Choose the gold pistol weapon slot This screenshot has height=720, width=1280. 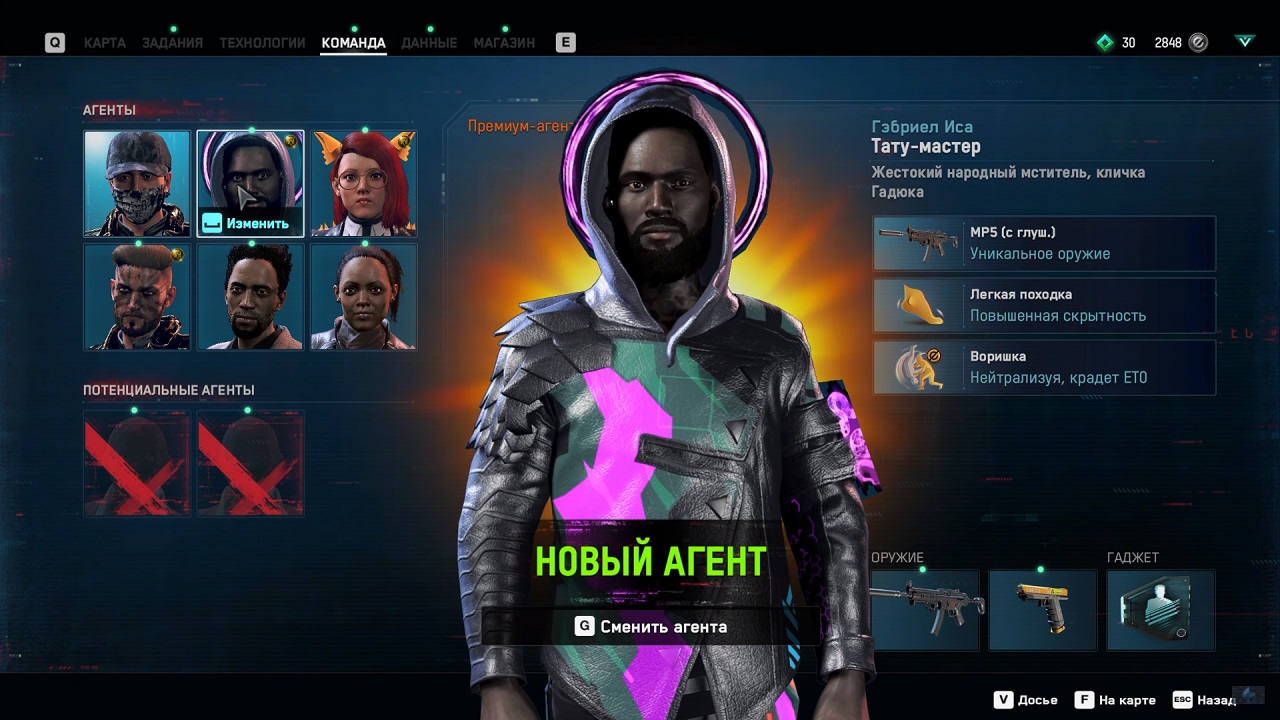(1043, 610)
